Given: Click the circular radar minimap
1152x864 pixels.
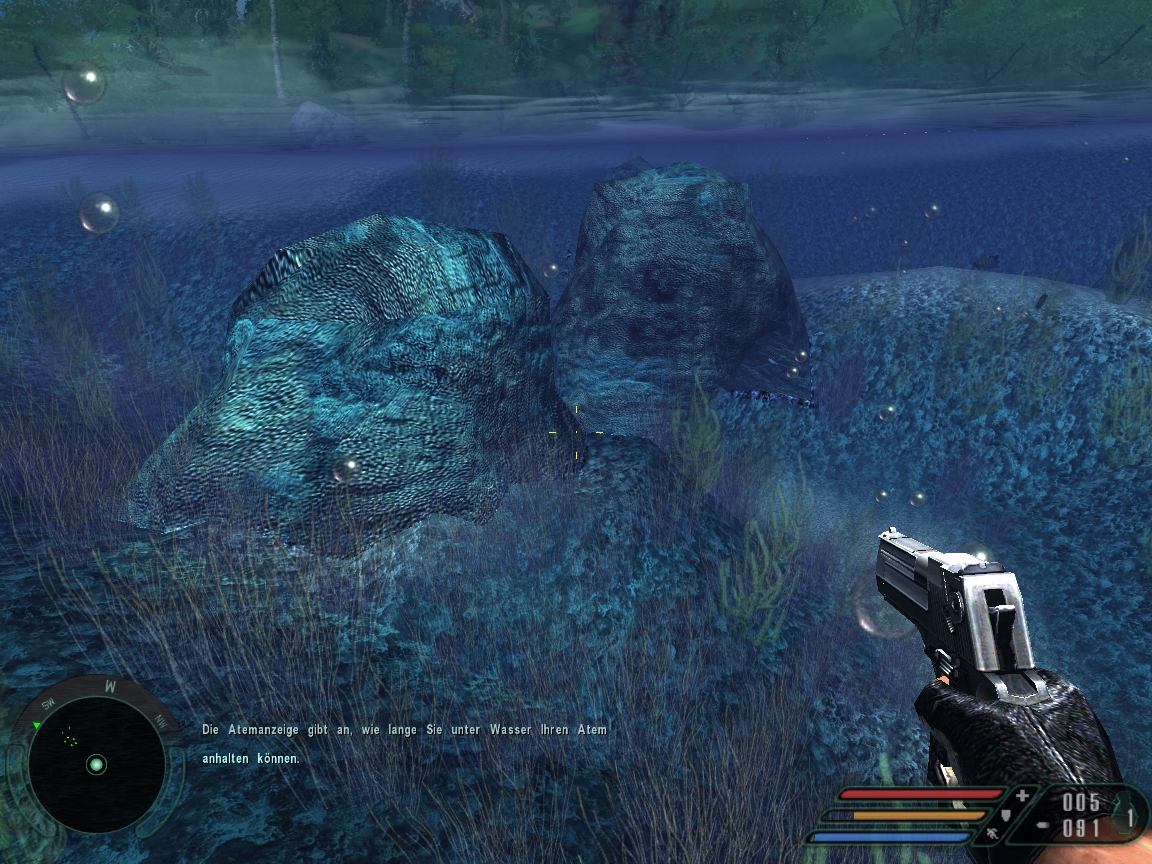Looking at the screenshot, I should 96,764.
